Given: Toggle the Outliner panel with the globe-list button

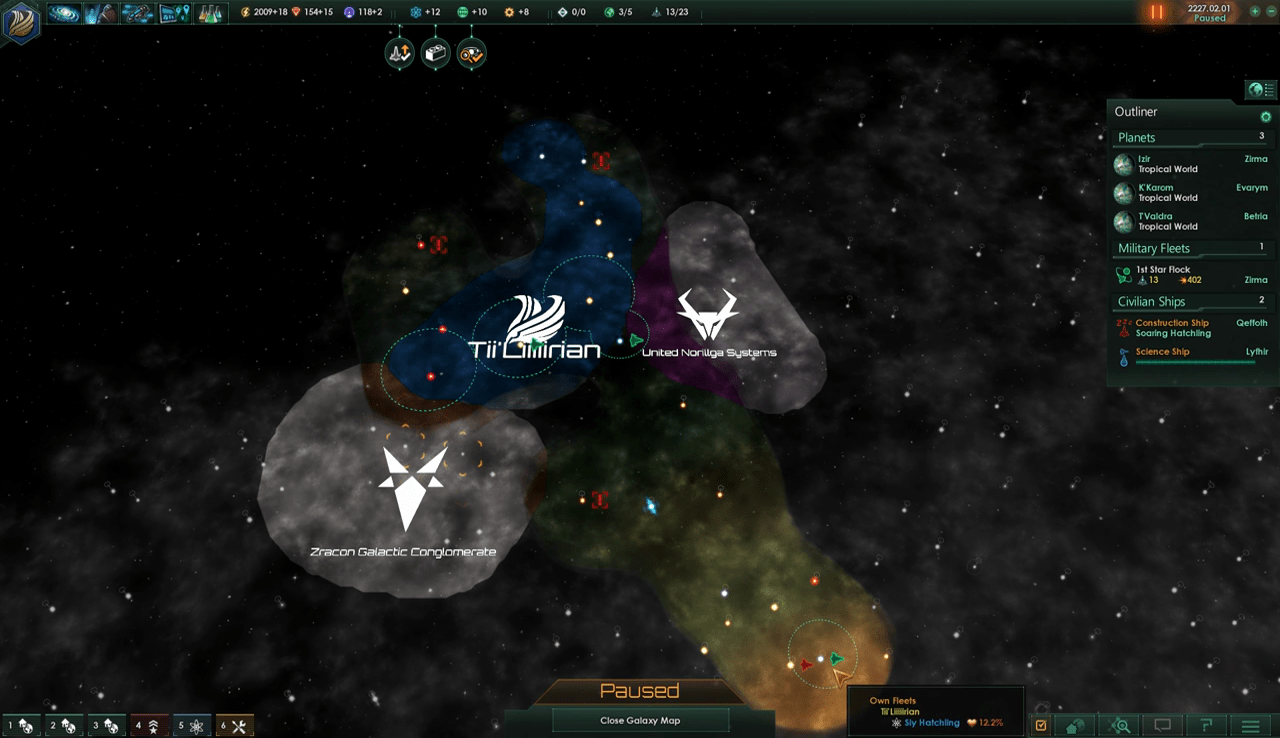Looking at the screenshot, I should (1260, 90).
